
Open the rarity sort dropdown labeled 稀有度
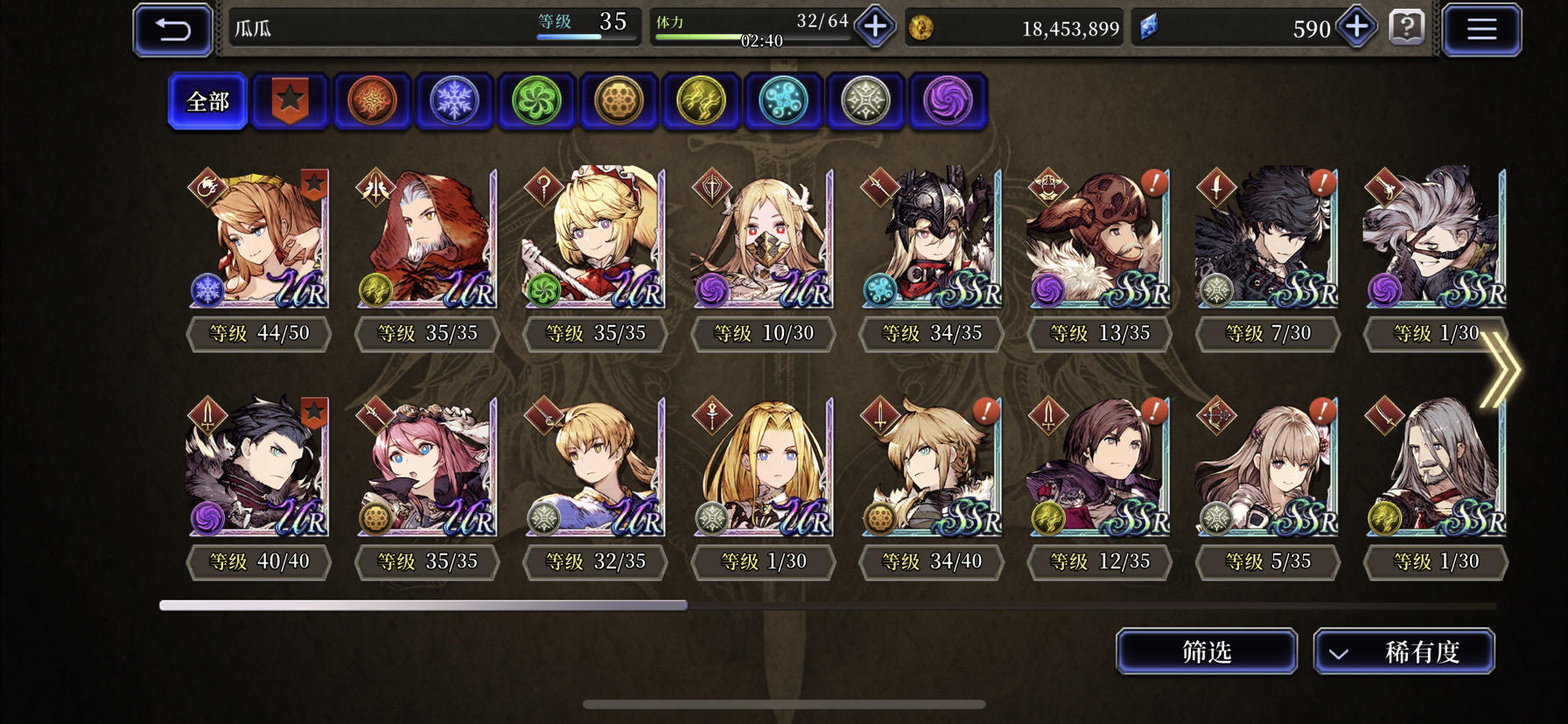pyautogui.click(x=1403, y=651)
